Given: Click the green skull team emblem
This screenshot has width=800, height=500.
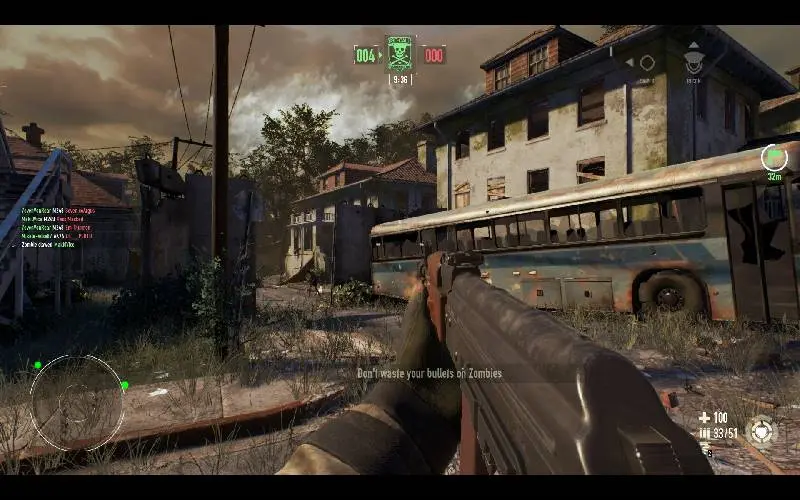Looking at the screenshot, I should (400, 53).
